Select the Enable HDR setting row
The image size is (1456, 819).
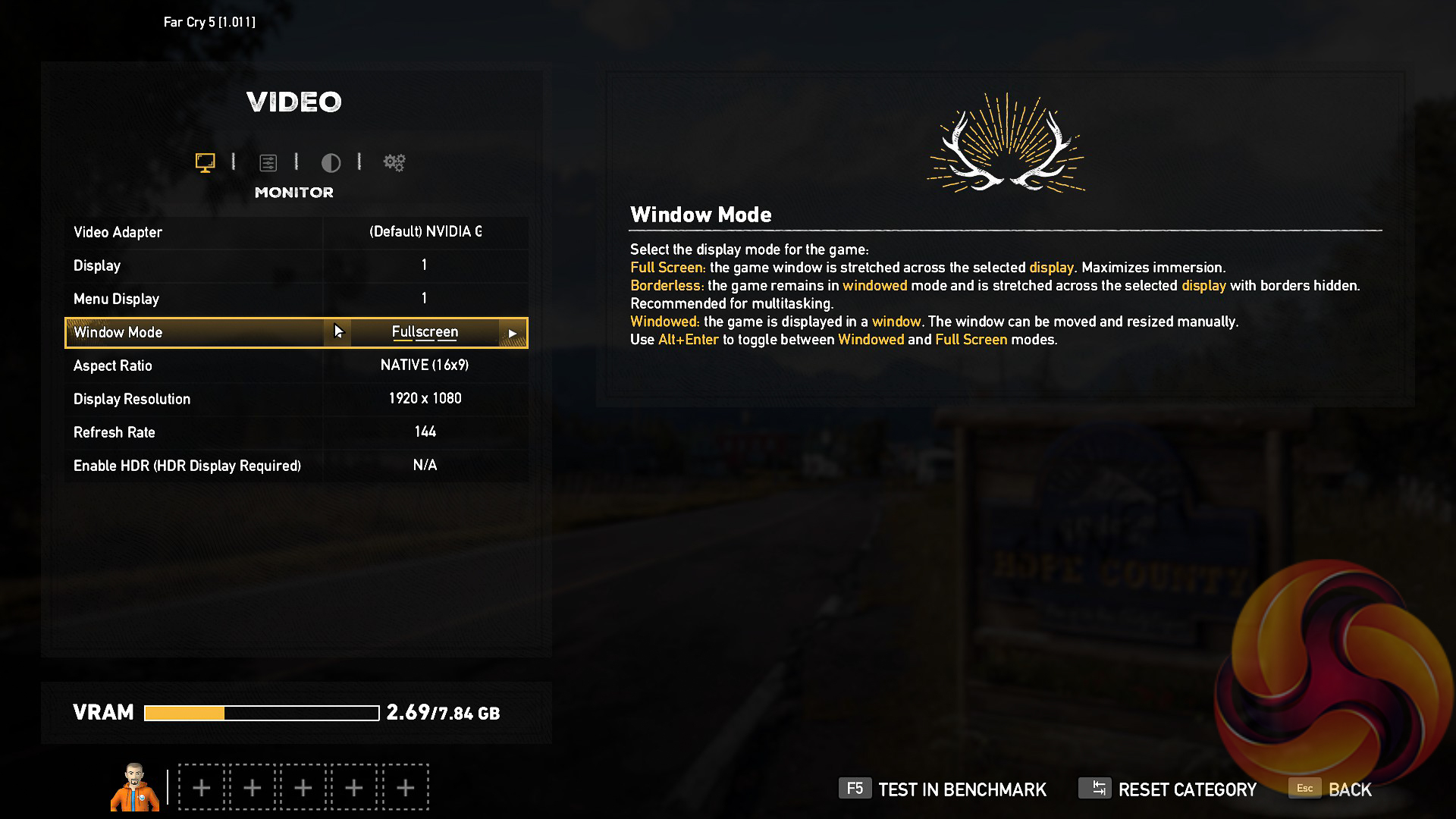pos(296,466)
